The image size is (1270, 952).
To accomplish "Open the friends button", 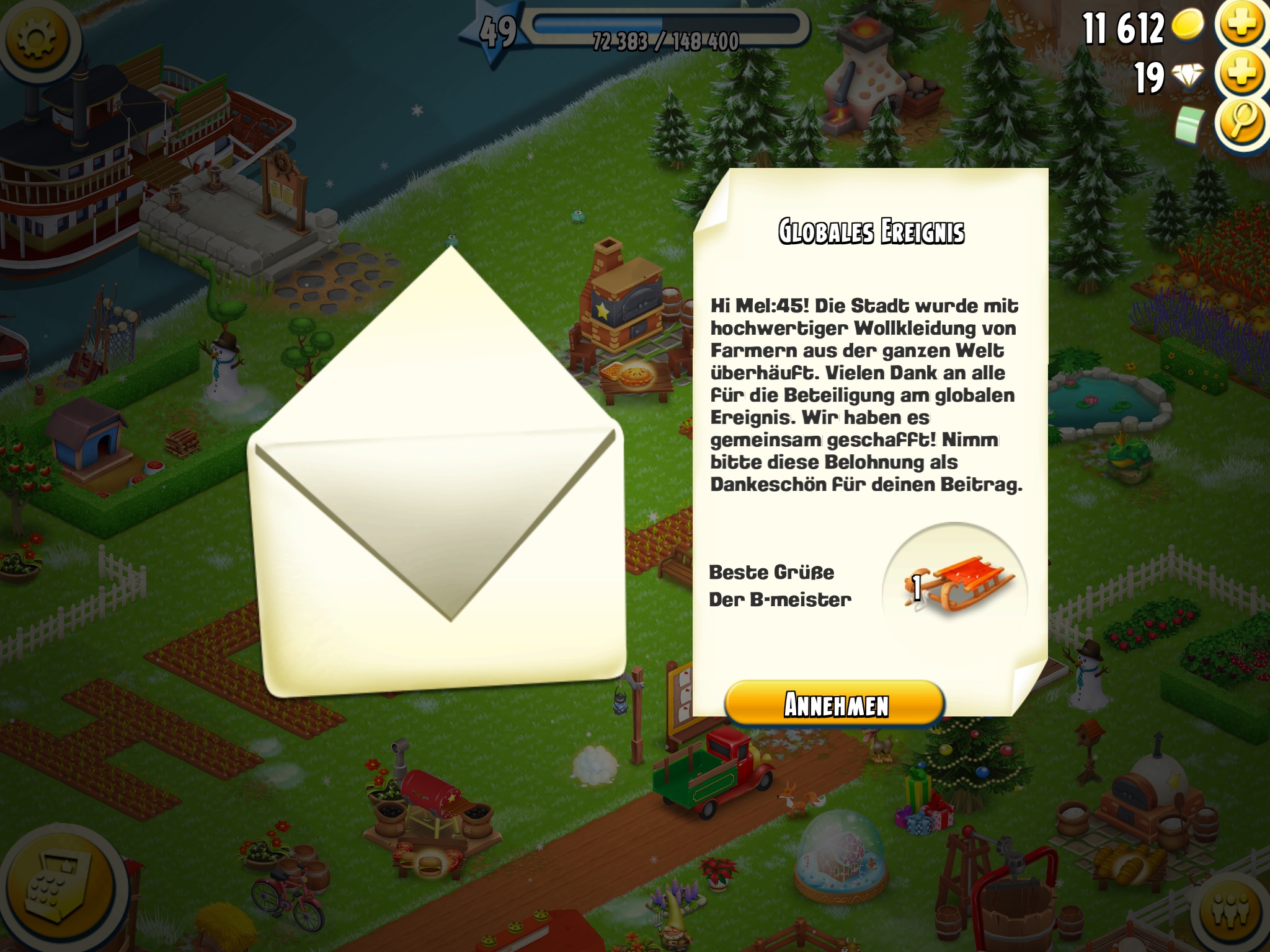I will point(1234,910).
